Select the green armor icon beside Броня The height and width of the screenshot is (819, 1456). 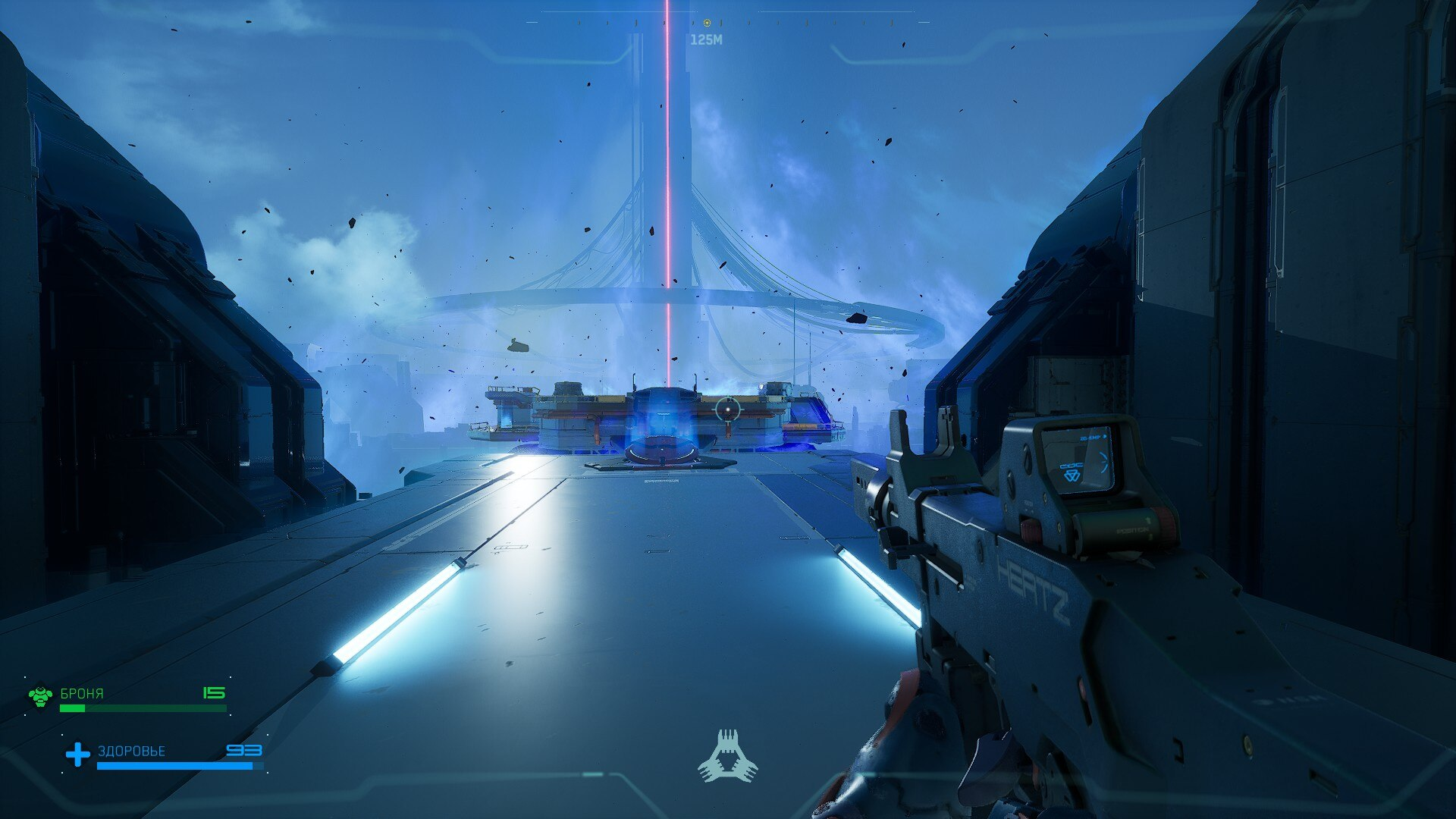40,695
